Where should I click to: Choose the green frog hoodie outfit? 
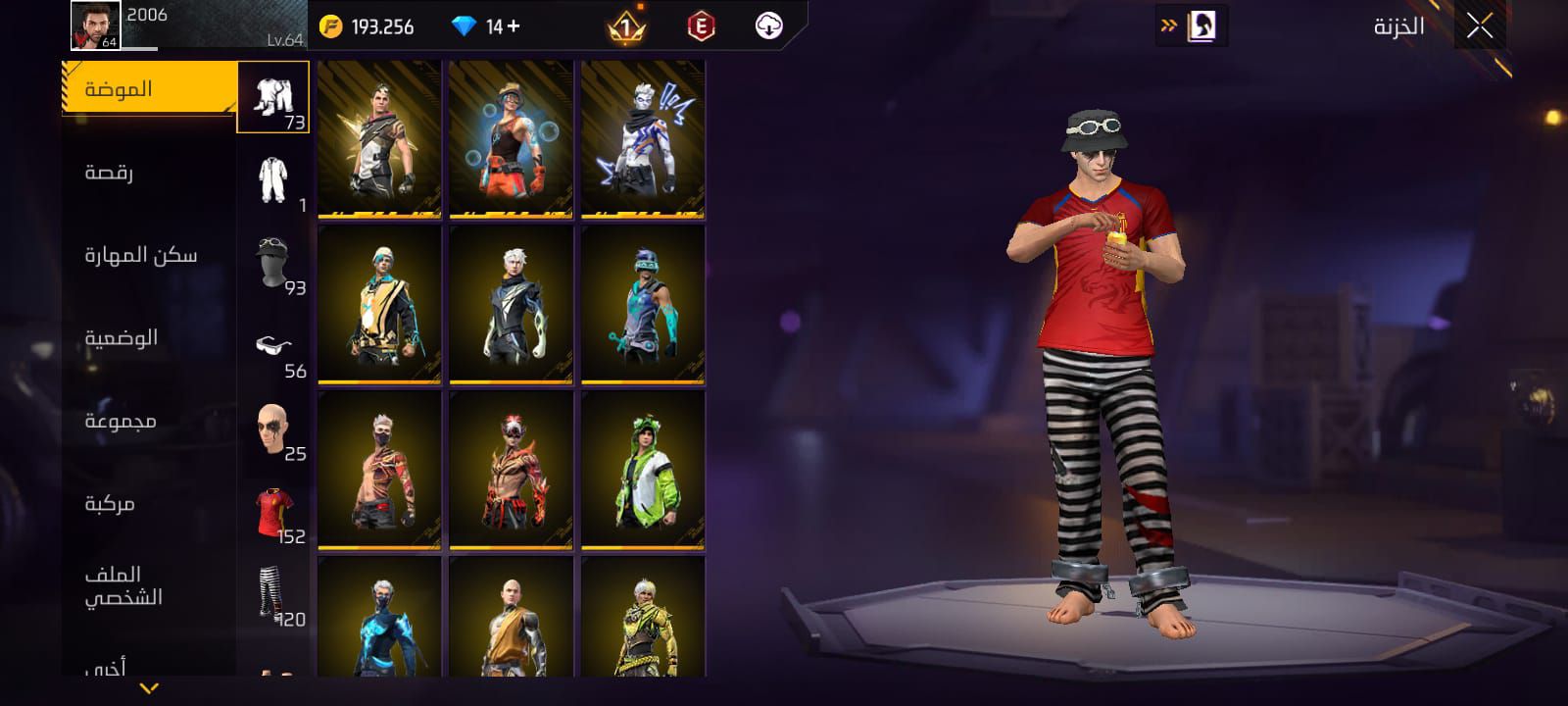click(x=643, y=470)
